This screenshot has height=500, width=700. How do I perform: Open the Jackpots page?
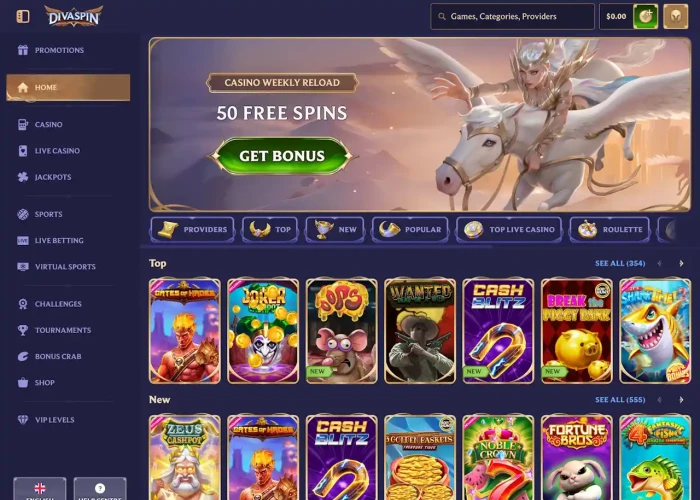pyautogui.click(x=53, y=177)
